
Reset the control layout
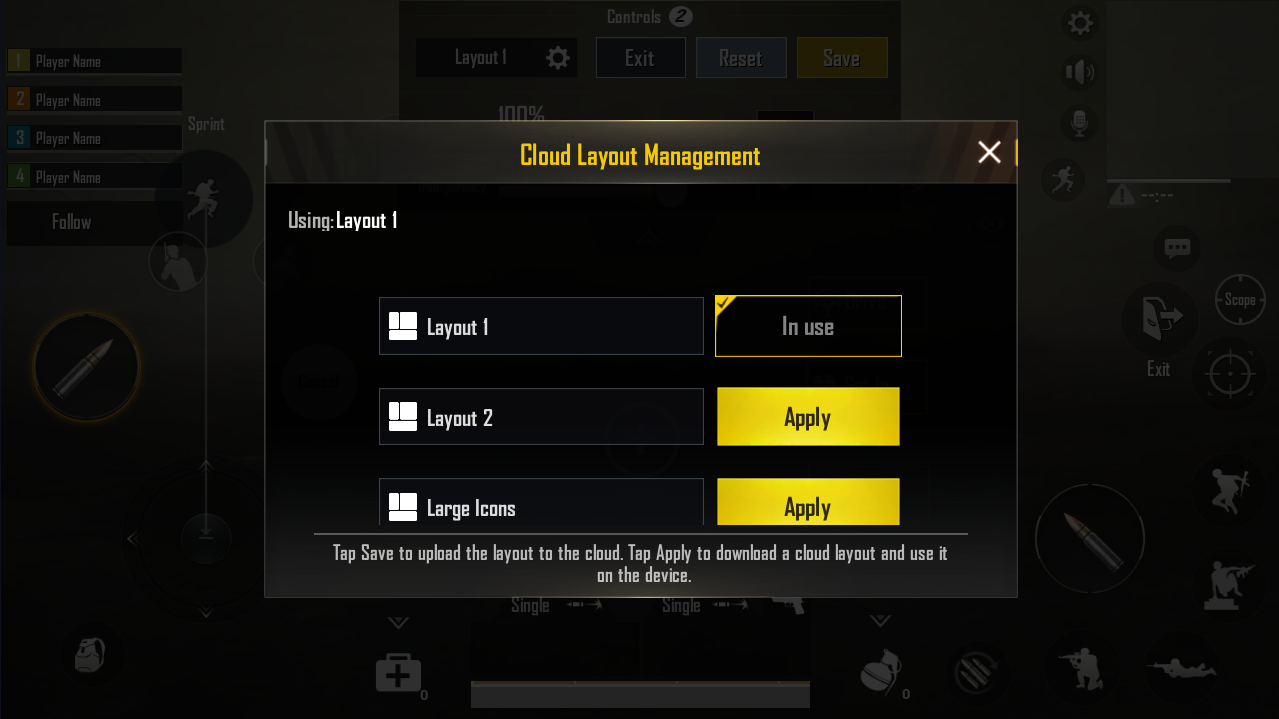[x=740, y=58]
